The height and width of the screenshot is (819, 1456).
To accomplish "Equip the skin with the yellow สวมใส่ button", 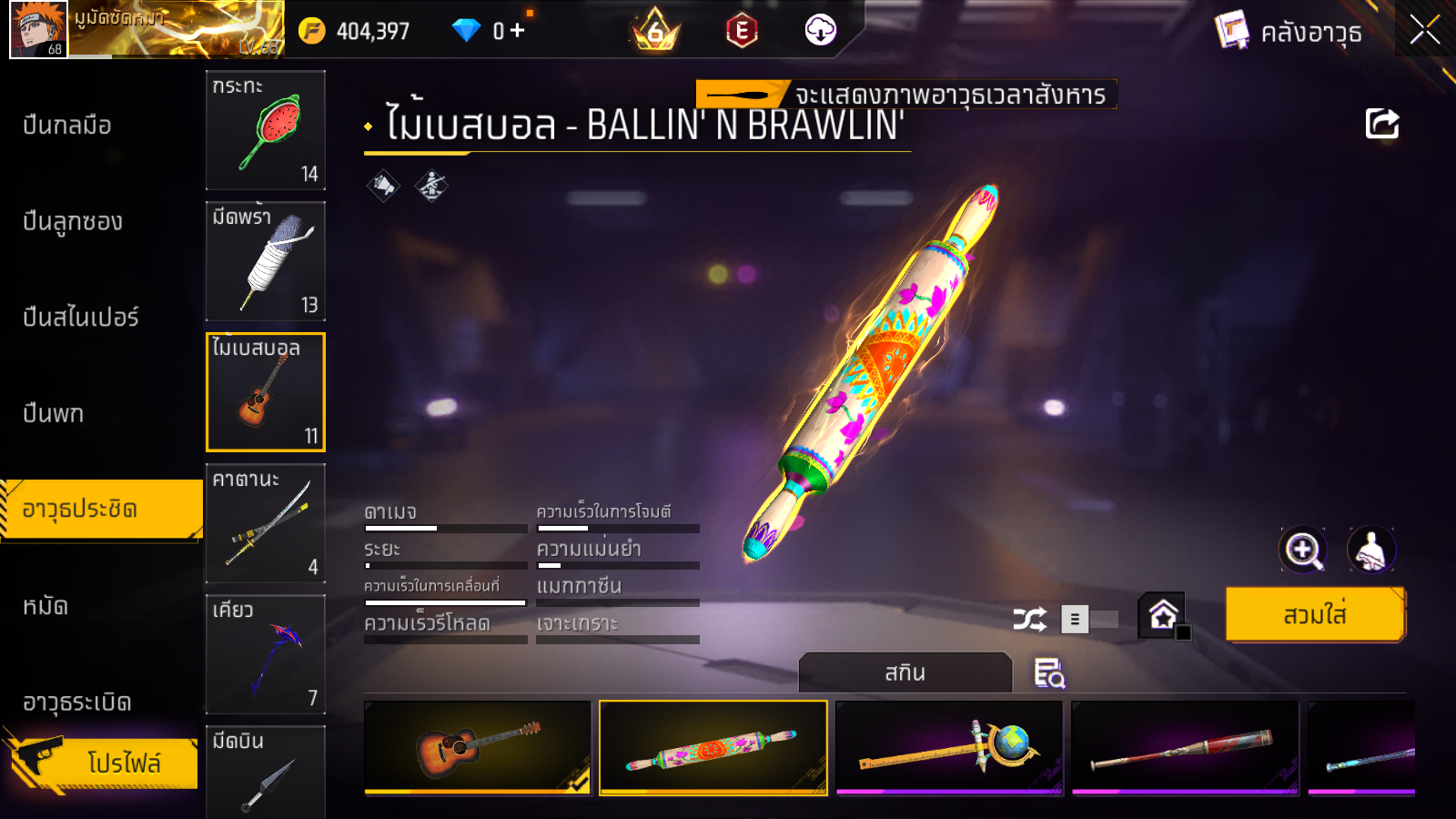I will click(1315, 615).
